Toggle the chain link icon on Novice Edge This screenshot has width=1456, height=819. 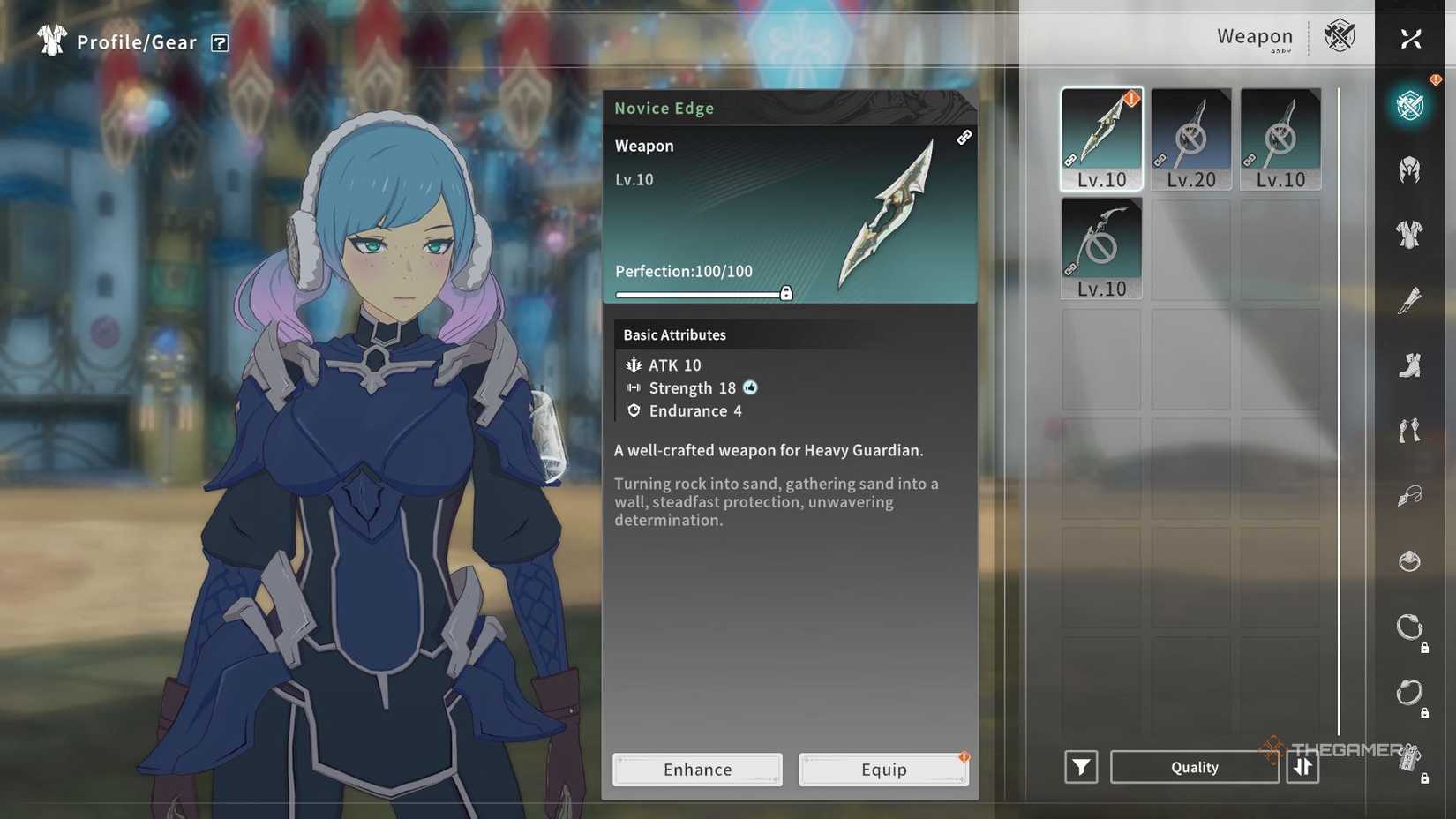[964, 138]
